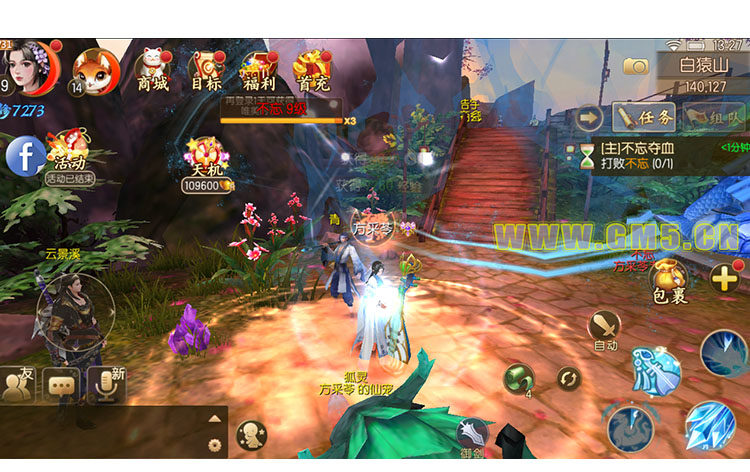
Task: Open the friends list button
Action: click(x=18, y=385)
